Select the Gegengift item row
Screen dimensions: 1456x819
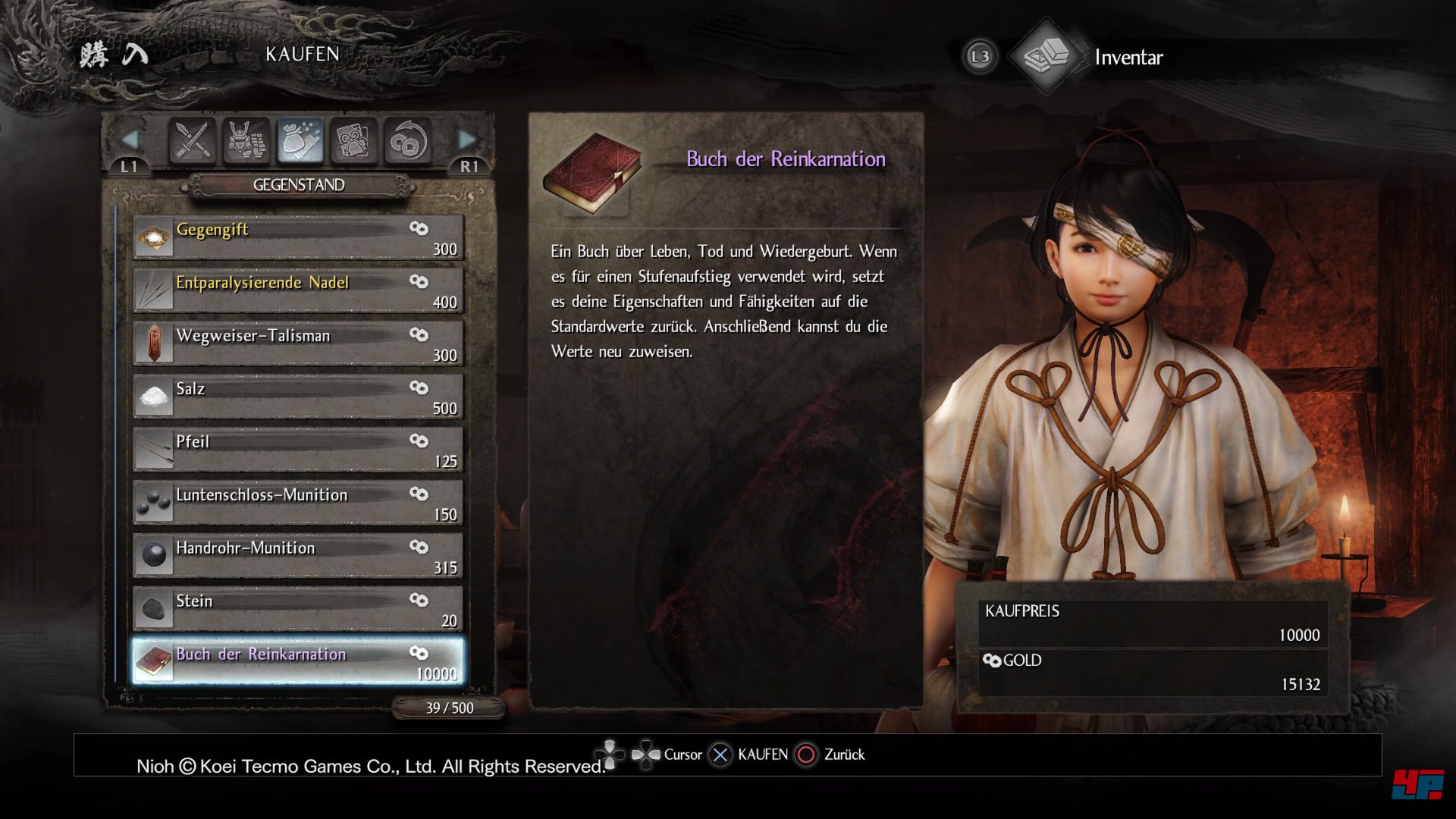point(298,237)
